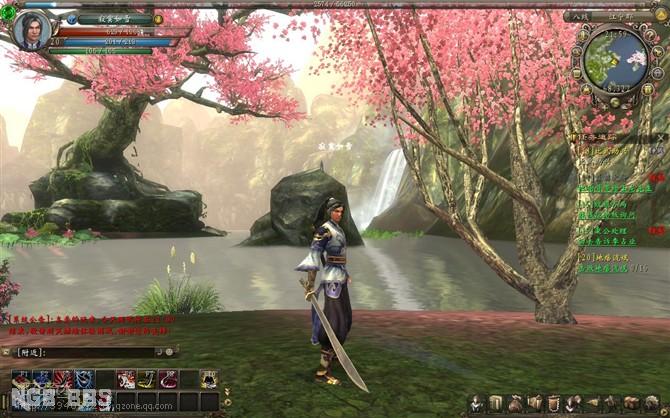
Task: Click the button under the minimap
Action: tap(615, 99)
